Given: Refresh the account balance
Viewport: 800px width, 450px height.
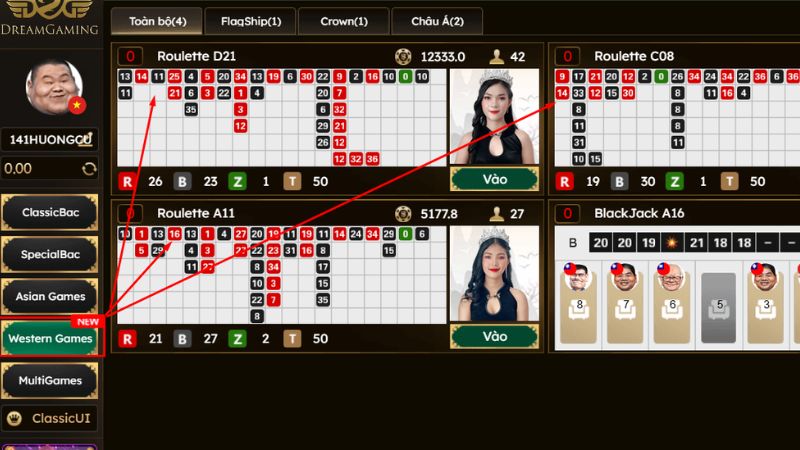Looking at the screenshot, I should (x=89, y=169).
